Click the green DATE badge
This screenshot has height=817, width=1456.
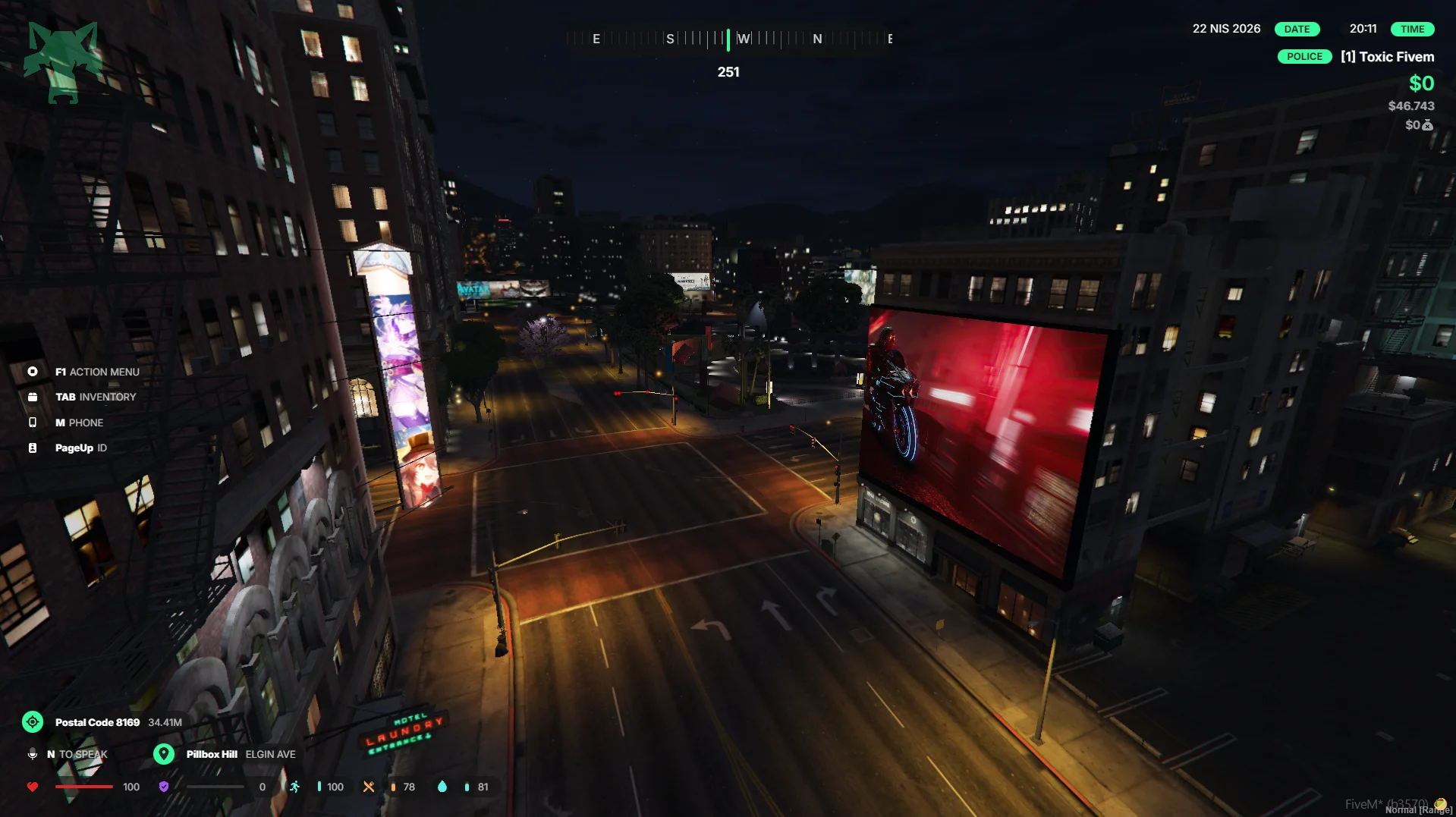[x=1297, y=29]
